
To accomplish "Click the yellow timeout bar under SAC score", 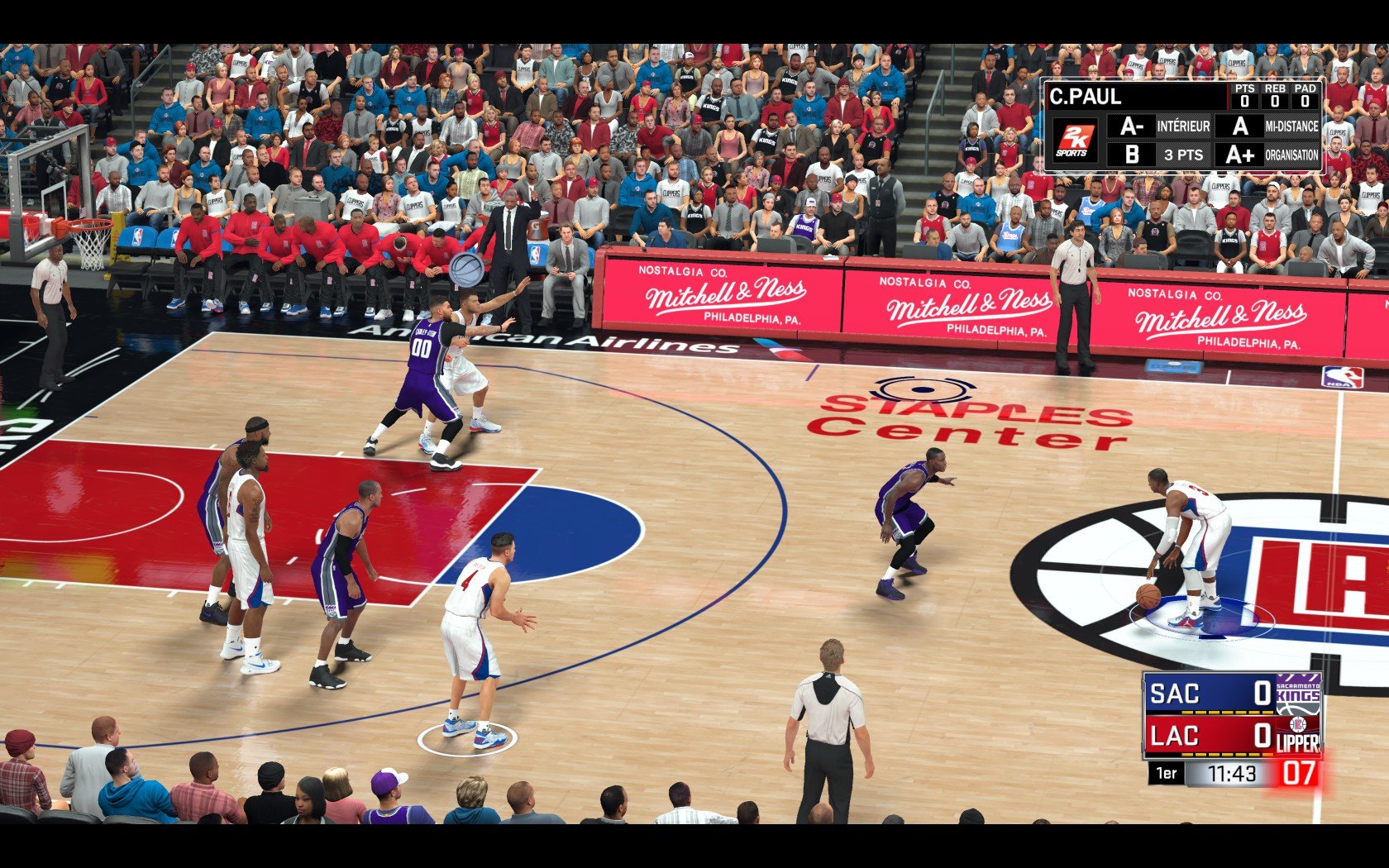I will click(1227, 713).
